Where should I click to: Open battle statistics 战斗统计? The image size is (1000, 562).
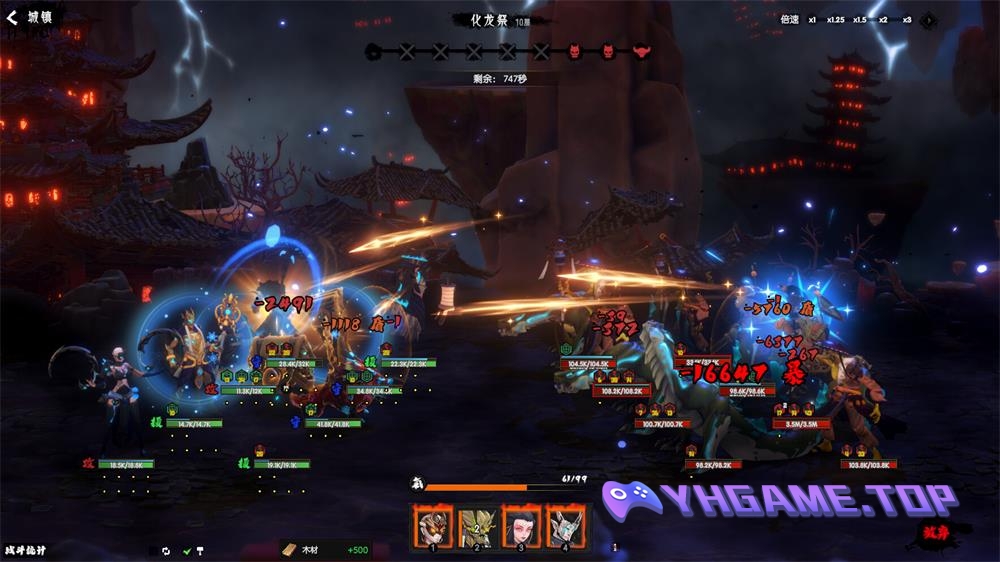(25, 549)
